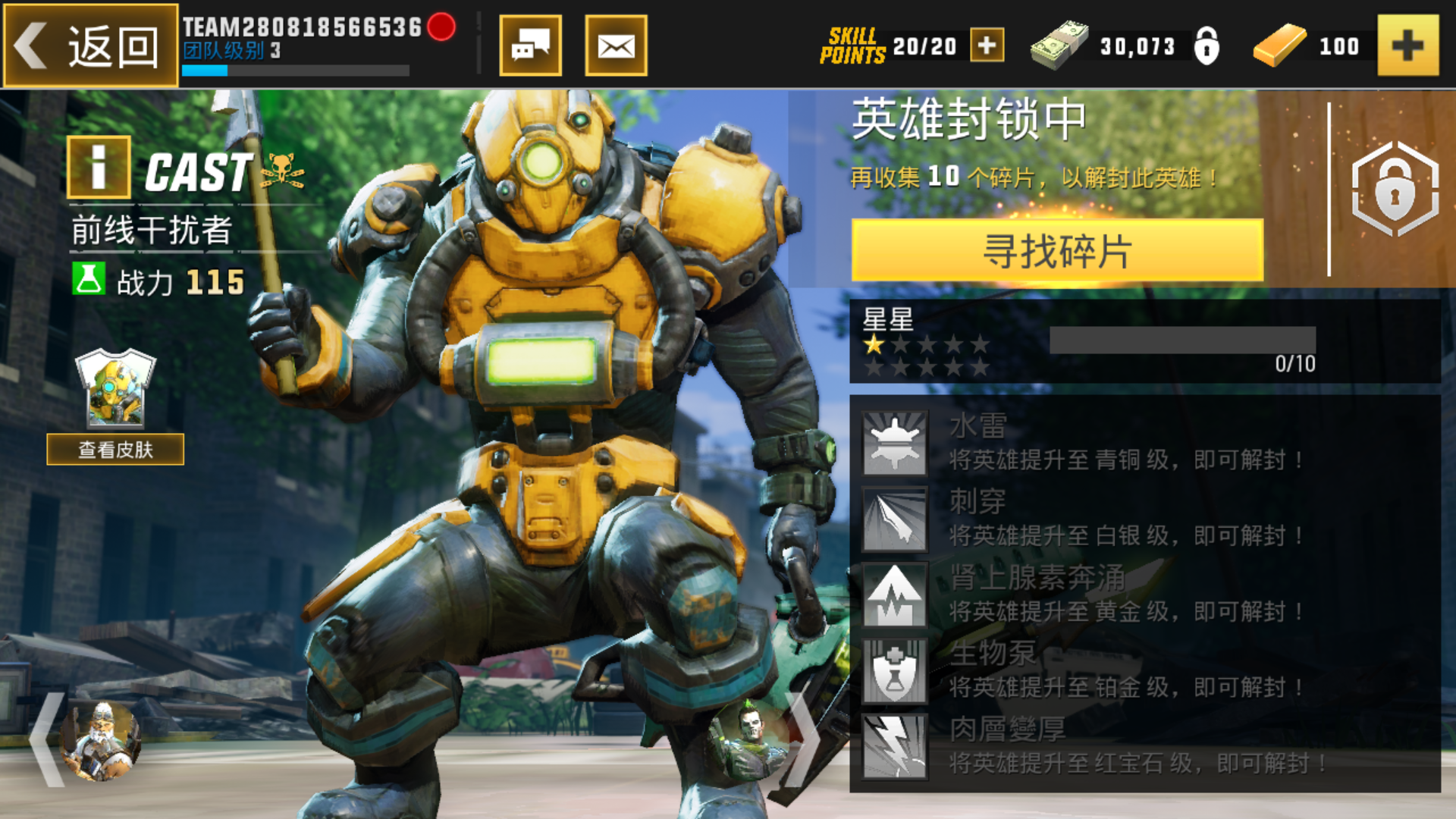Open the mail inbox icon

pos(616,45)
